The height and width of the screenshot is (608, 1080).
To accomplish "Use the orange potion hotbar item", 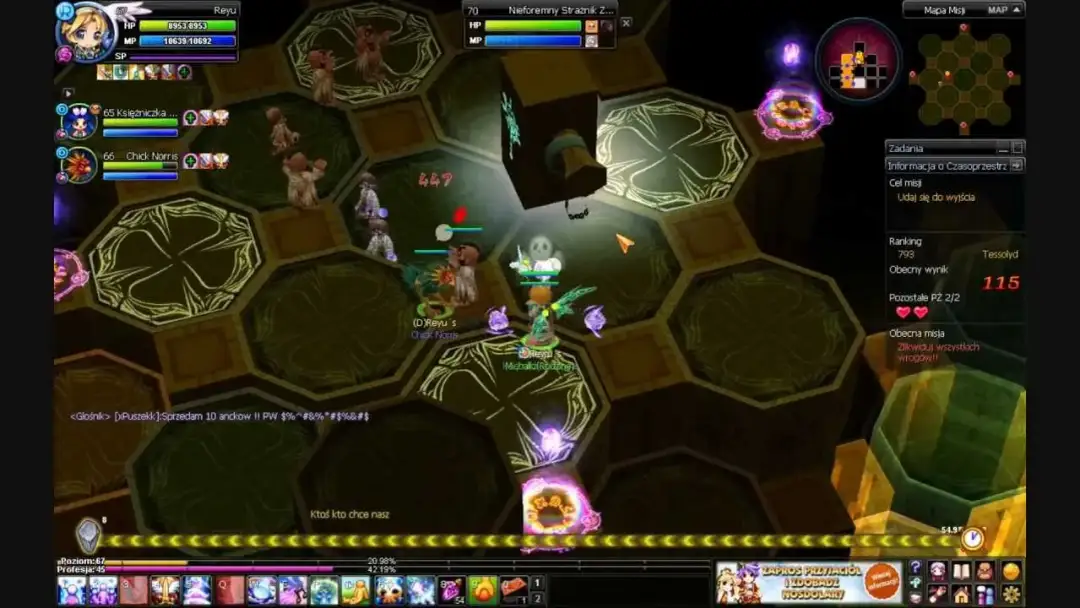I will (483, 590).
